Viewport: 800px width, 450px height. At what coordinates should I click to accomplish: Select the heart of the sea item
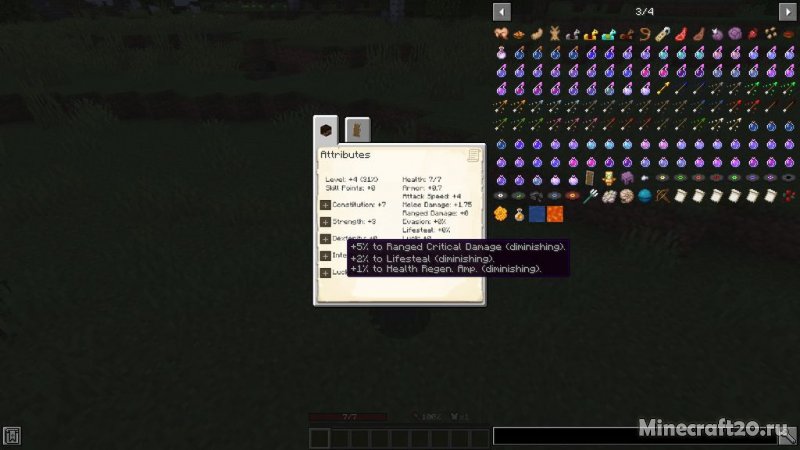[645, 196]
